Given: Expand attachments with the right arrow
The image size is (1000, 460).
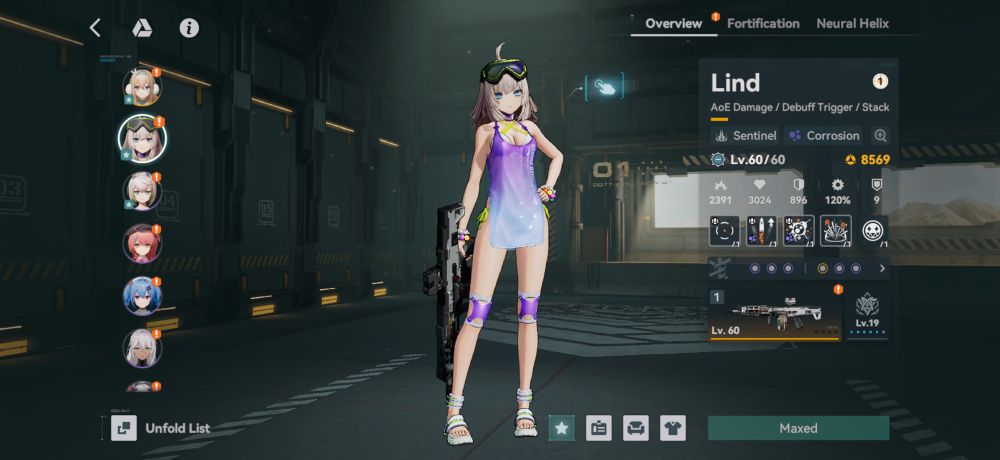Looking at the screenshot, I should [882, 268].
